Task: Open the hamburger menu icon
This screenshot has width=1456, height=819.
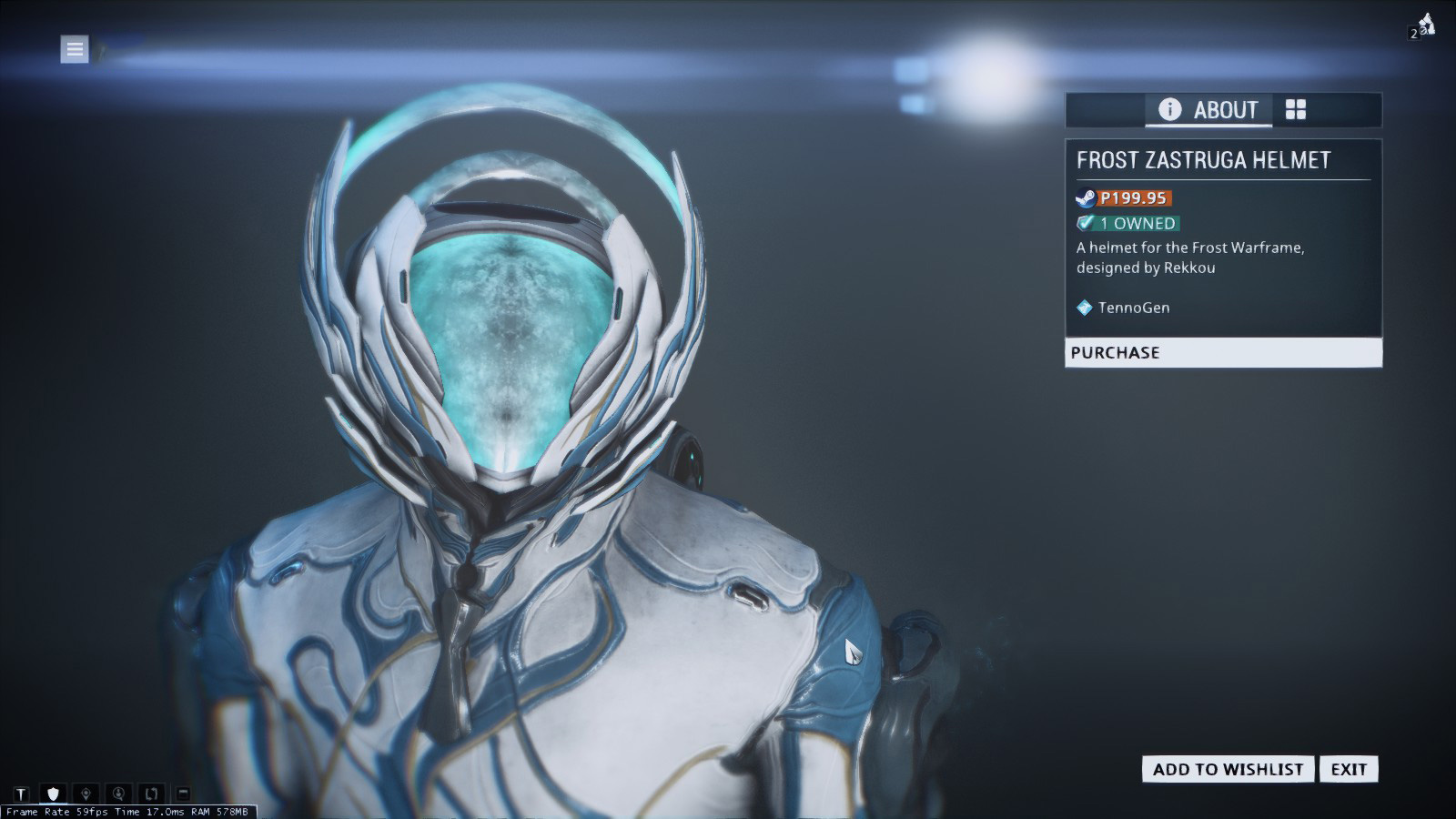Action: click(75, 49)
